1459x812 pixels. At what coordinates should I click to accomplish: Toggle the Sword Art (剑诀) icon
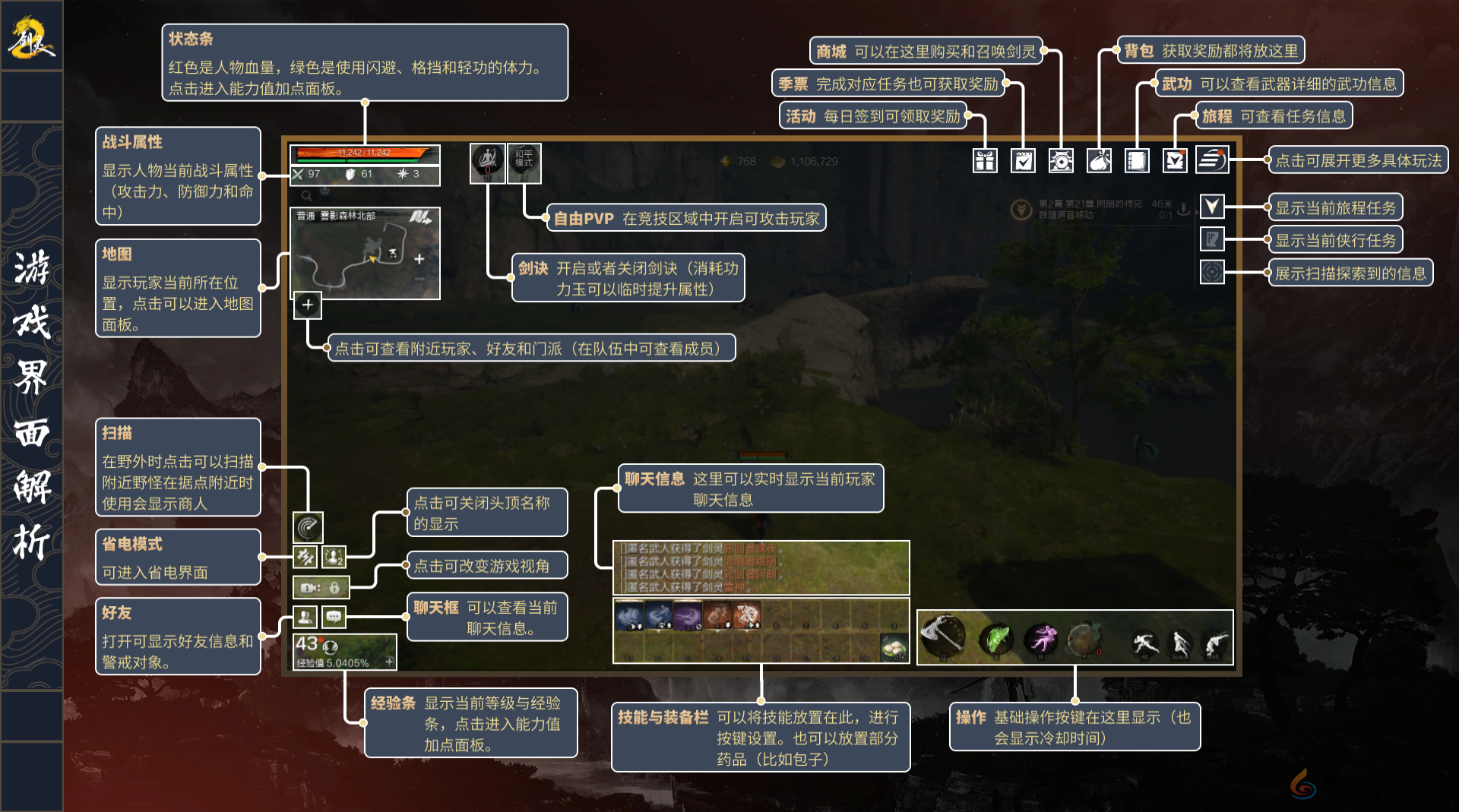(487, 163)
